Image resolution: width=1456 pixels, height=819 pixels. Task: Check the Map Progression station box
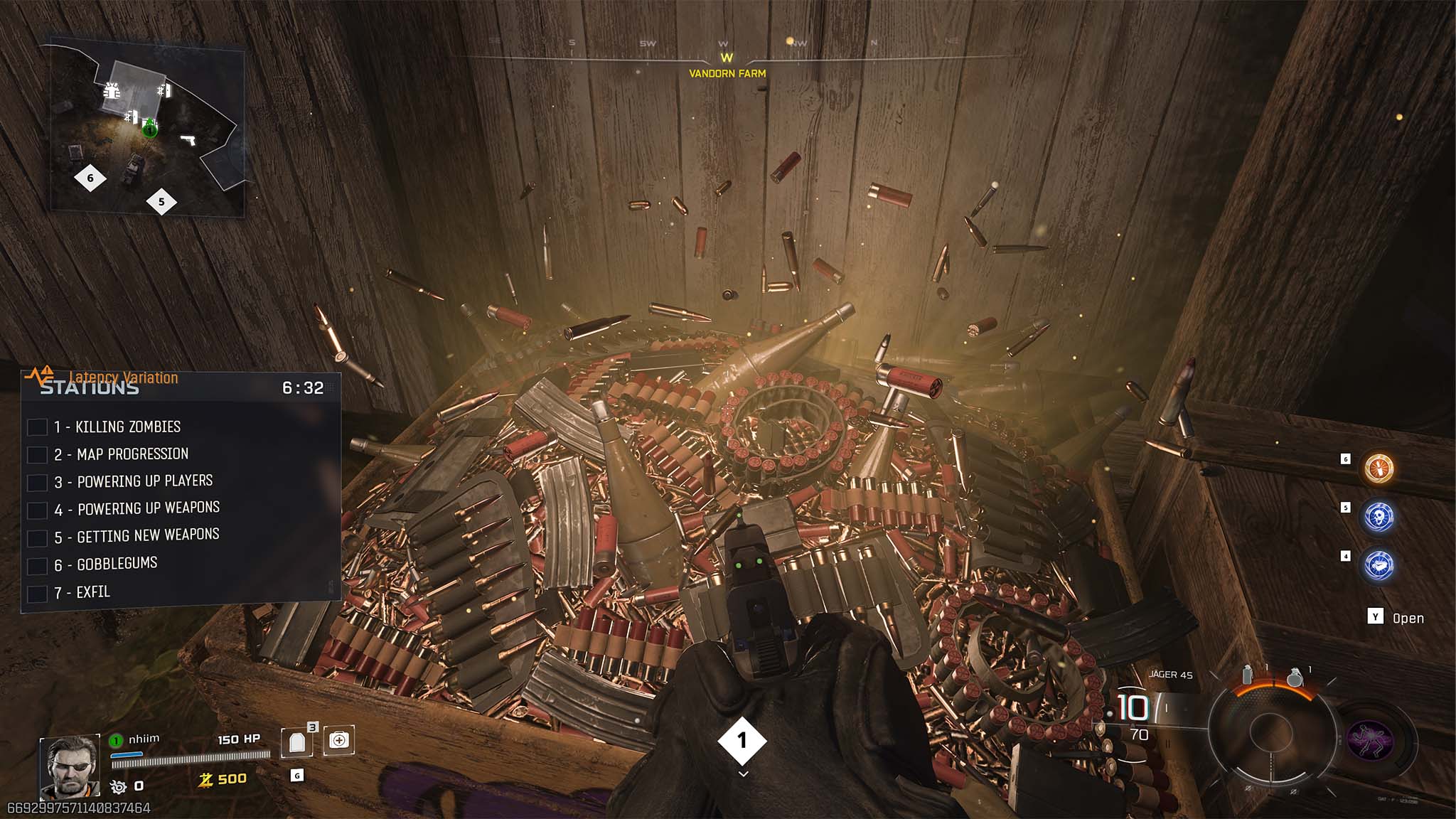37,454
